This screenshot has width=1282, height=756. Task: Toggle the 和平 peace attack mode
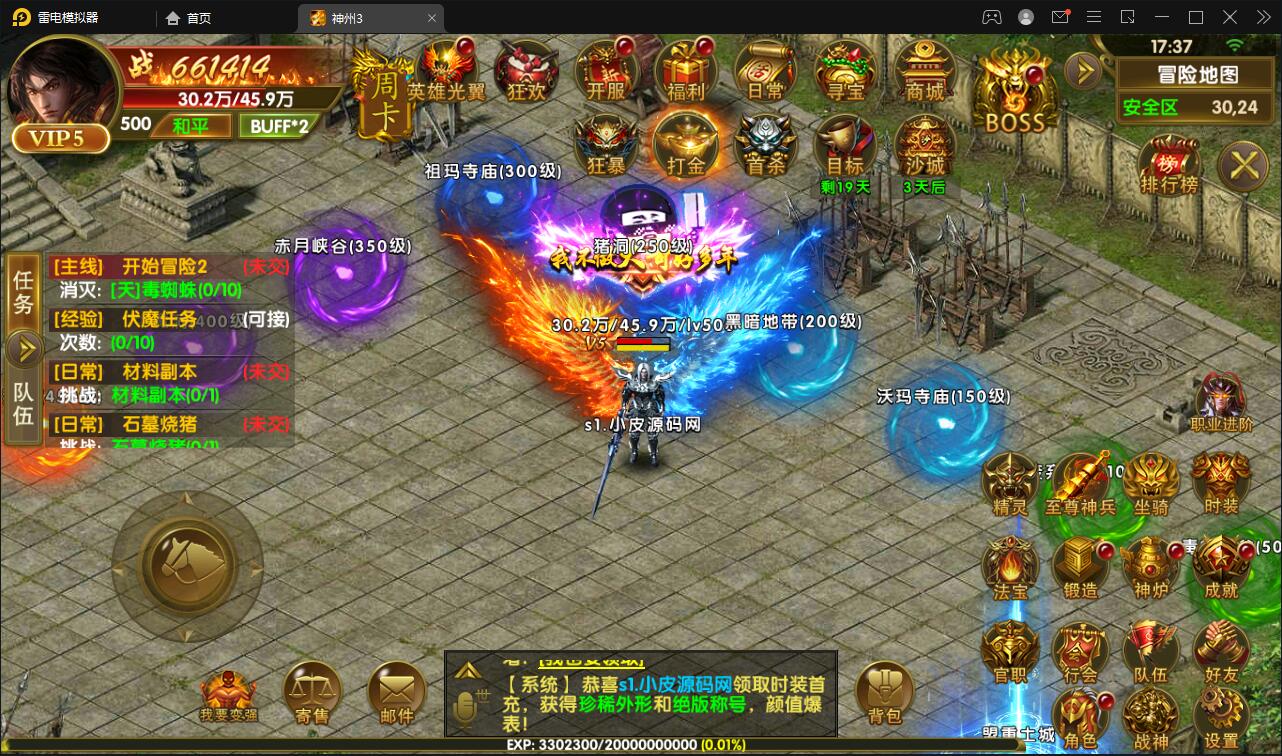click(x=192, y=125)
